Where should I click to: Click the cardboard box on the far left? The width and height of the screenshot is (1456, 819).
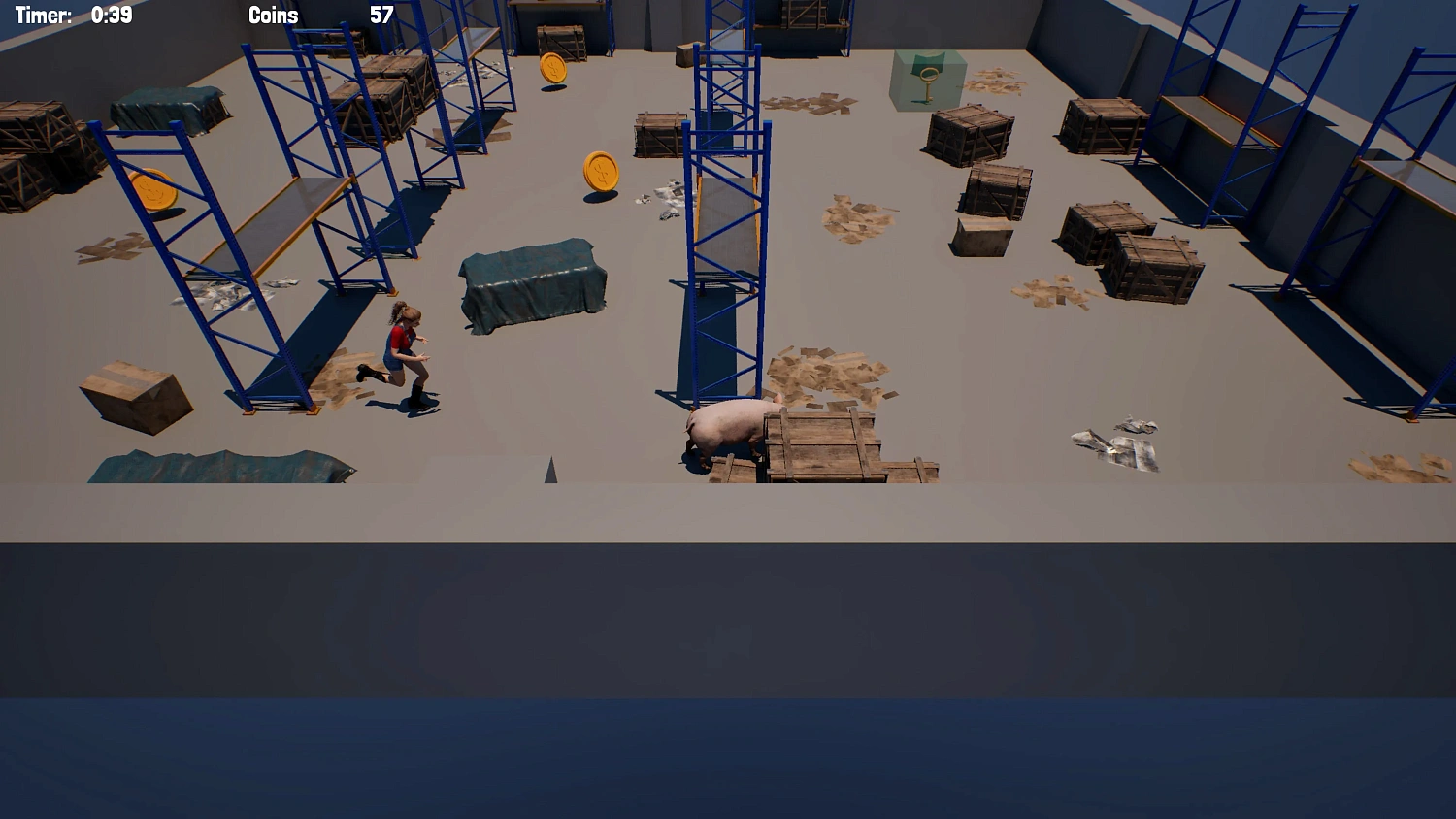point(136,398)
